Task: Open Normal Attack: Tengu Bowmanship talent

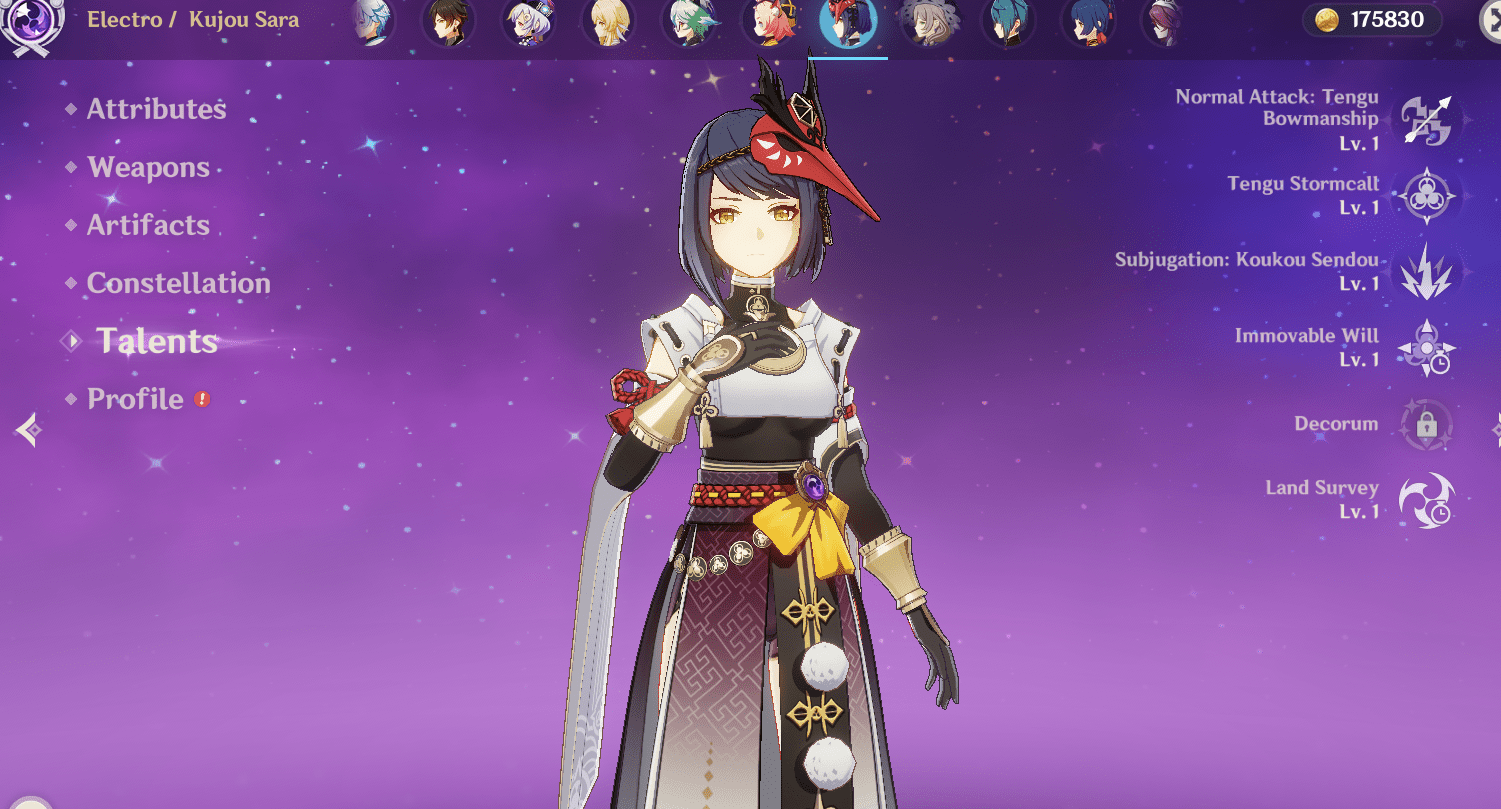Action: click(x=1426, y=120)
